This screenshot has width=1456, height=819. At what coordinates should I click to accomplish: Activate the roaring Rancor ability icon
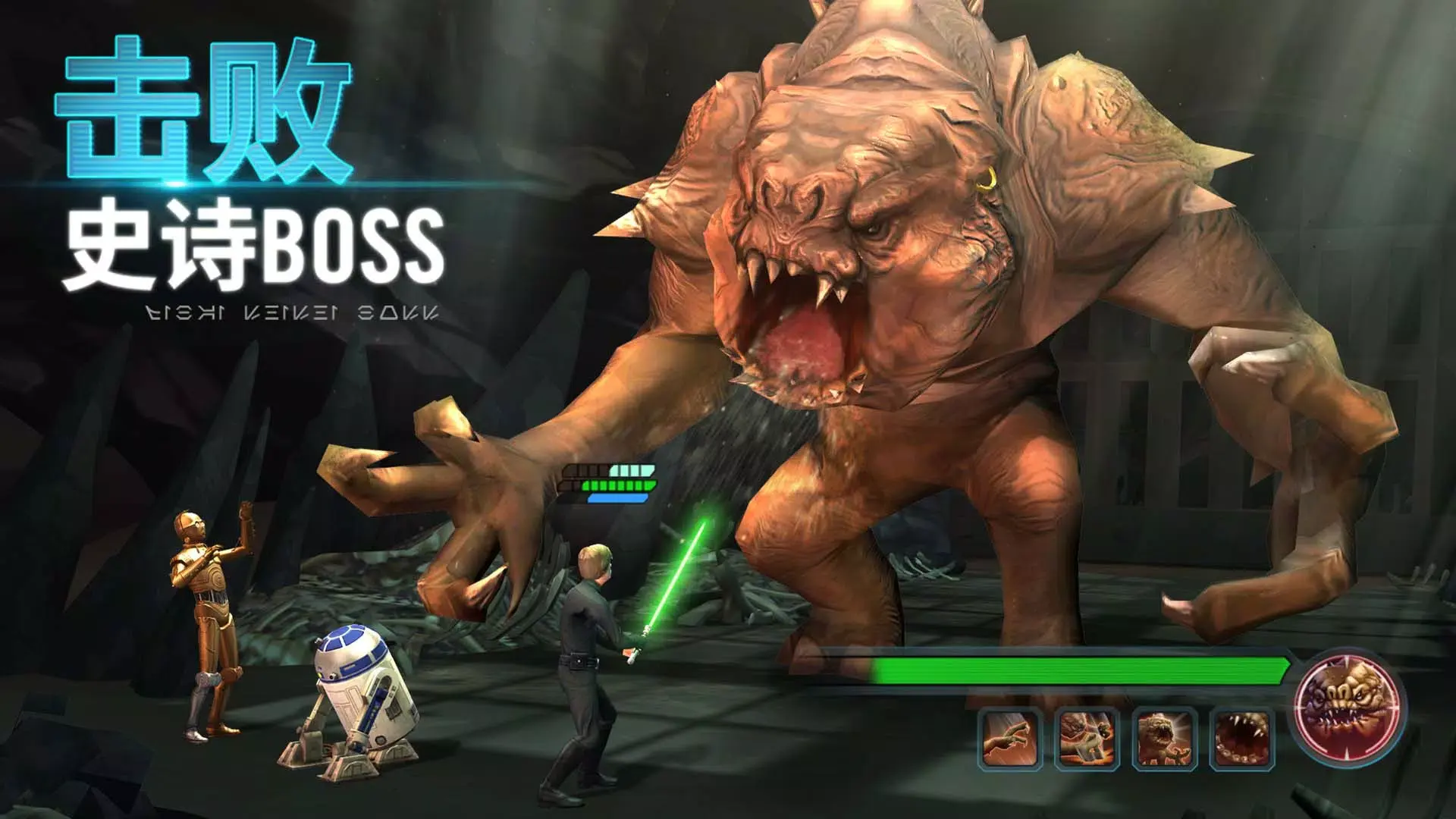(1166, 739)
